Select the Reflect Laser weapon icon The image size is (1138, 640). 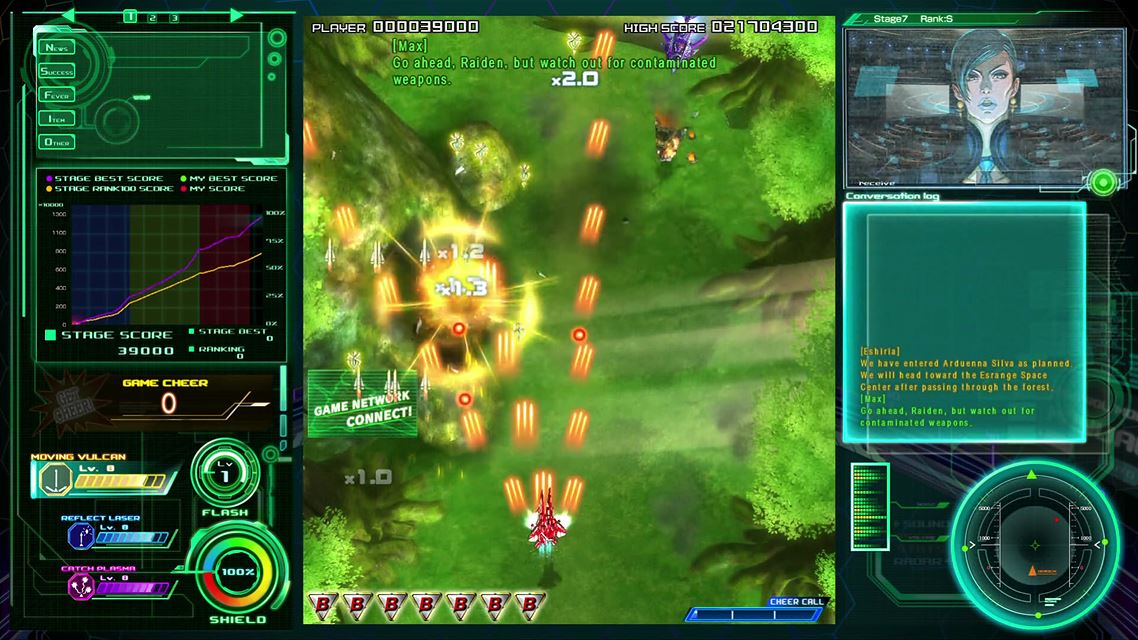tap(80, 538)
